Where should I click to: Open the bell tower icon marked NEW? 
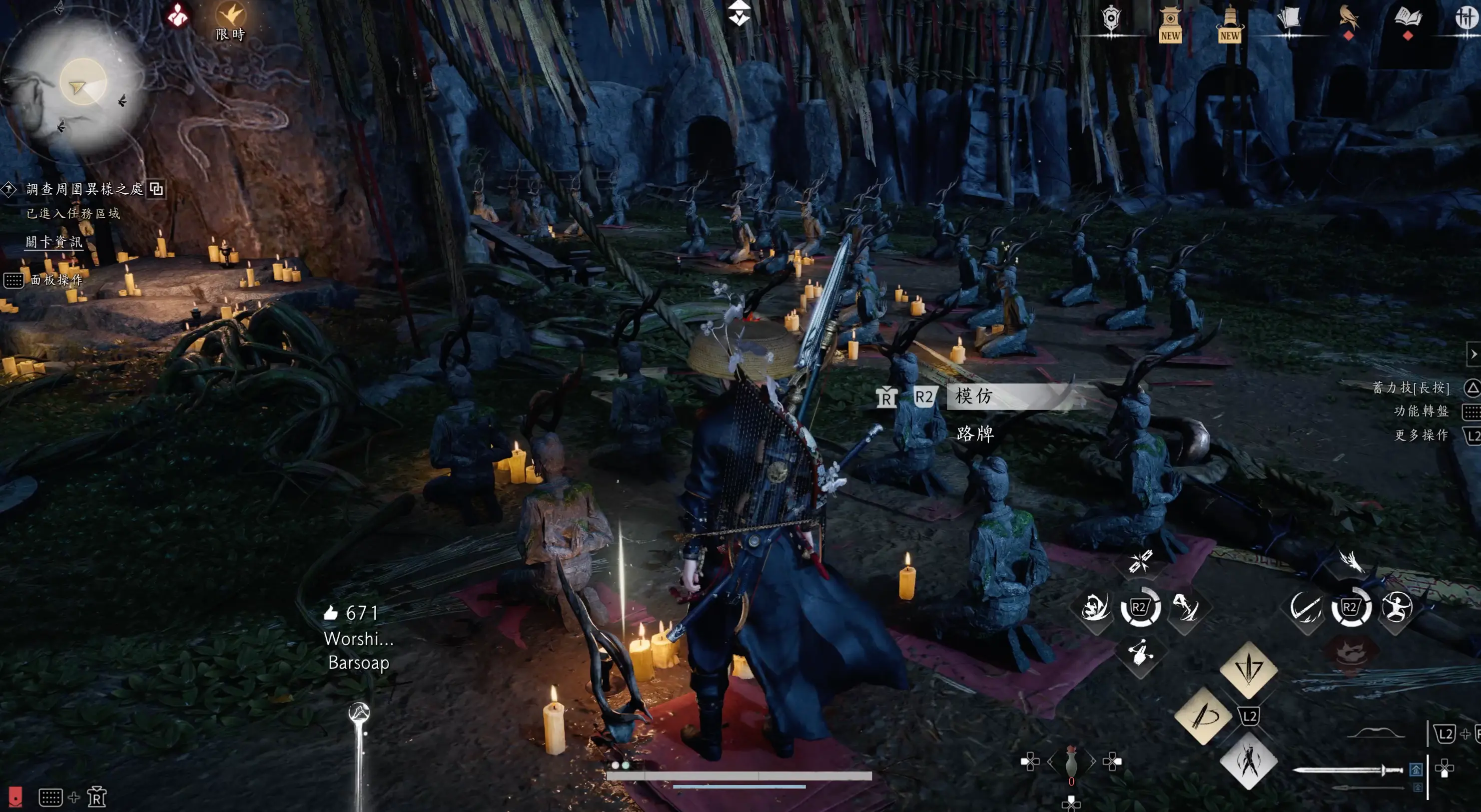coord(1229,23)
